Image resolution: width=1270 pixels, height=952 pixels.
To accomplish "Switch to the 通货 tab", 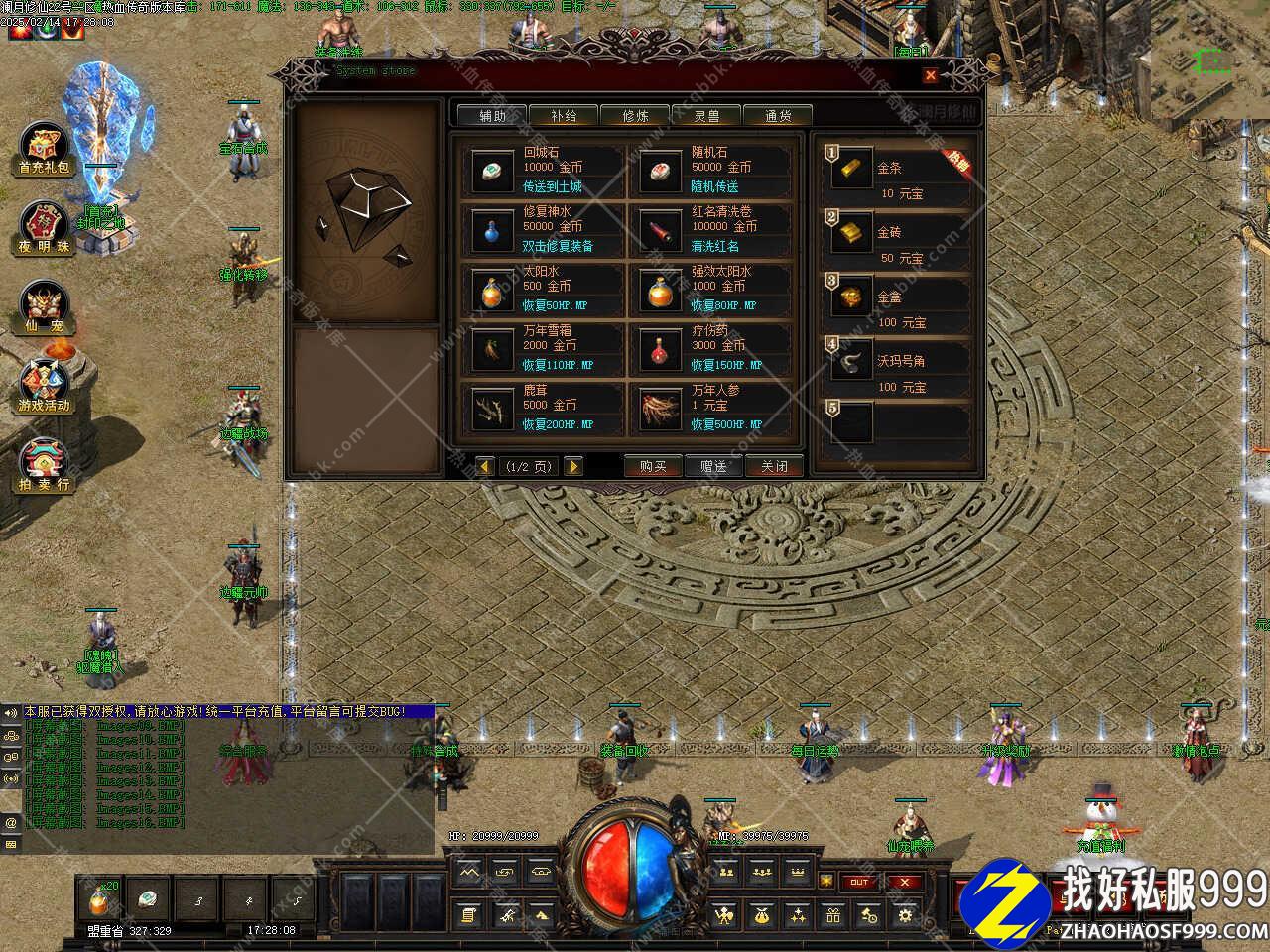I will pos(778,116).
